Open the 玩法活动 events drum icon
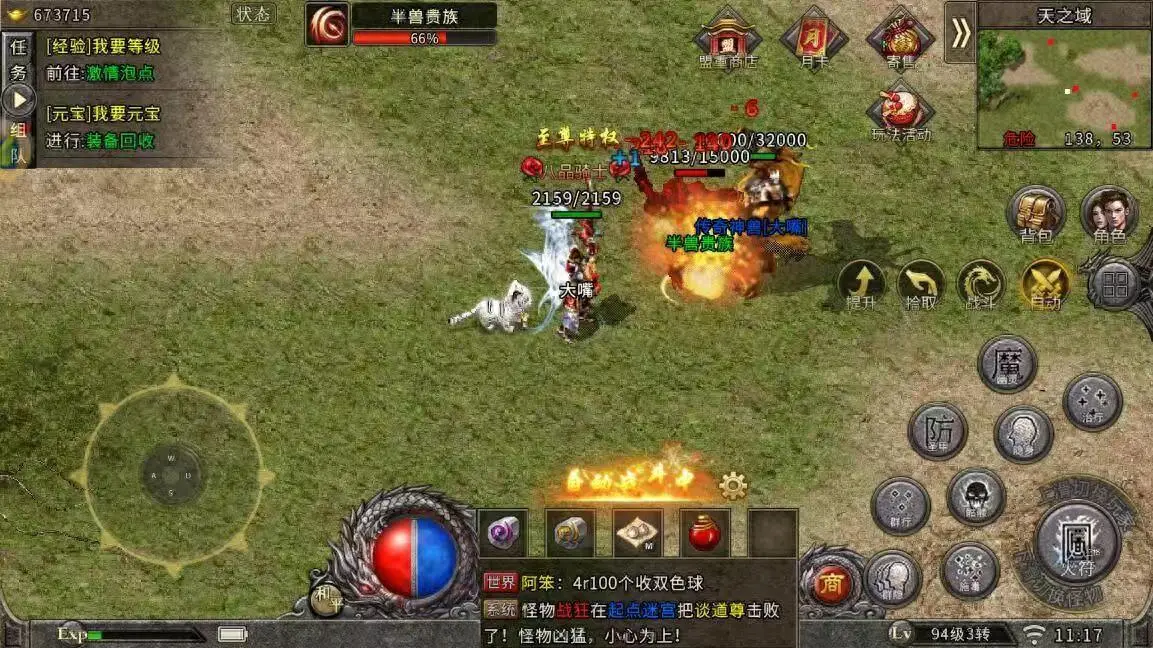 [900, 112]
